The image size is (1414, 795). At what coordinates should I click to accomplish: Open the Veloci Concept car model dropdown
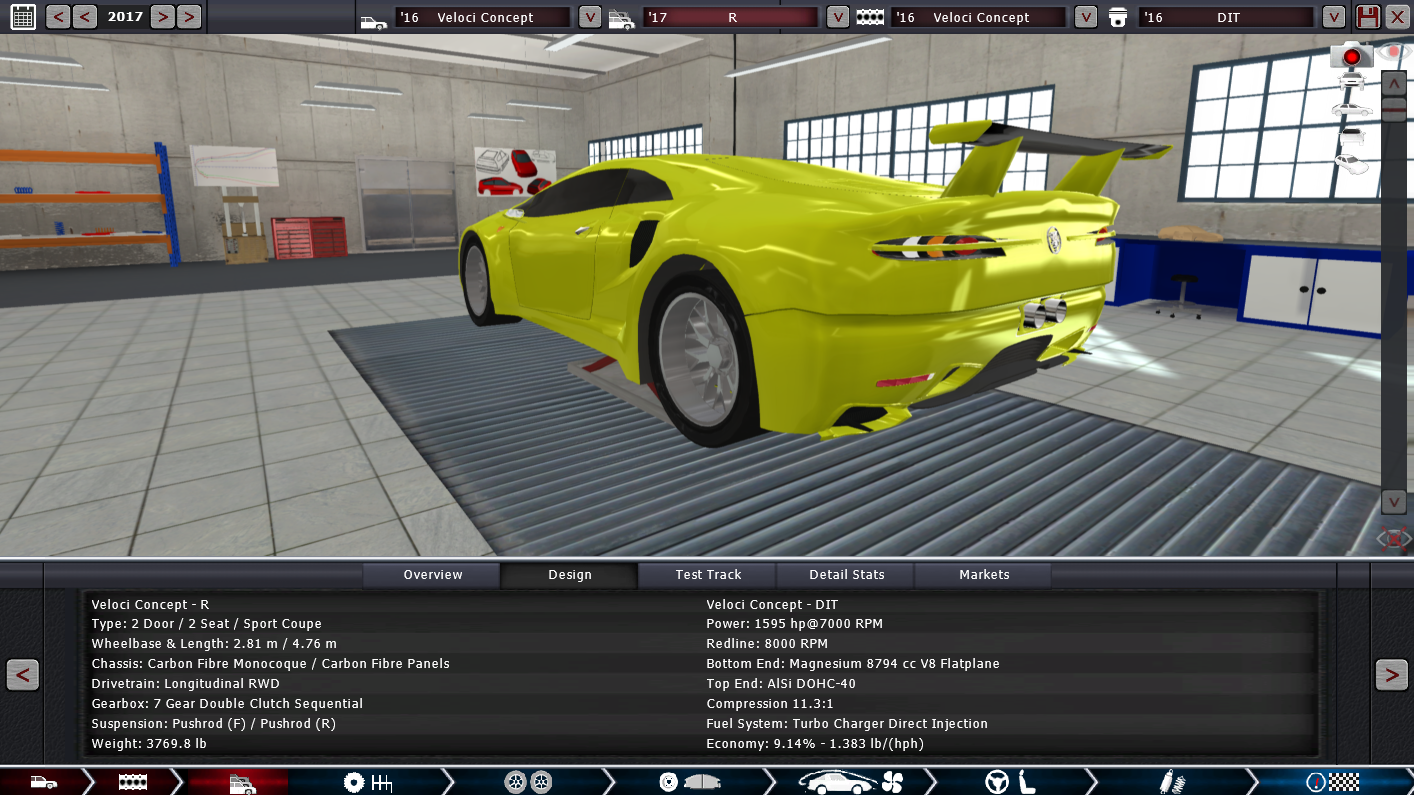click(590, 17)
